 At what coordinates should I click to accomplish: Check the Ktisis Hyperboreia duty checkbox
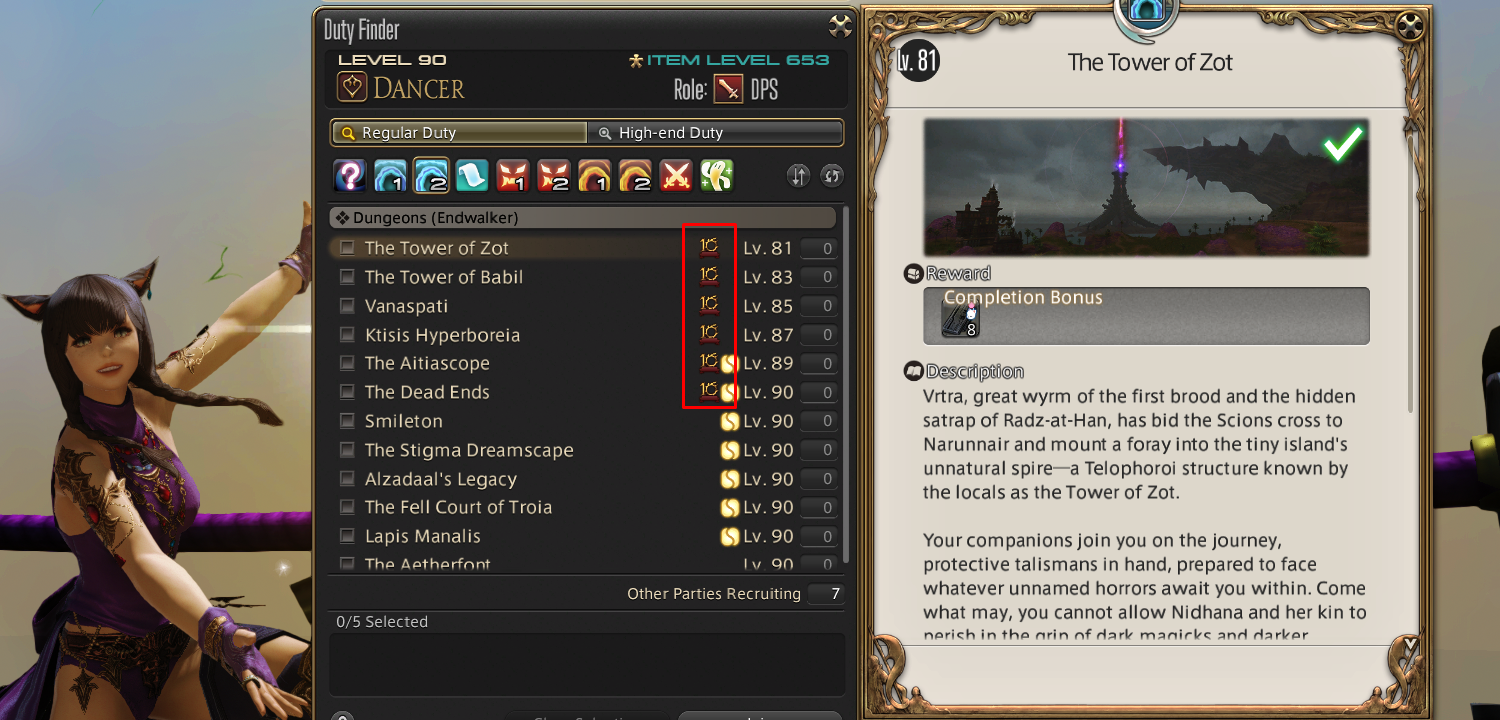347,334
